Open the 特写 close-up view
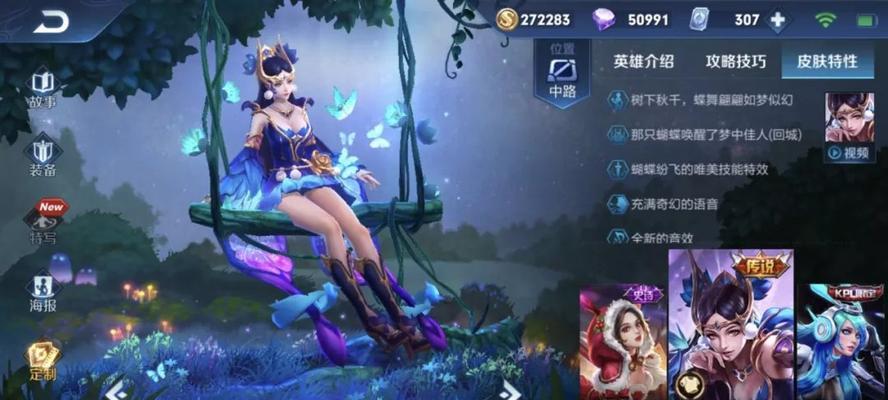Screen dimensions: 888x400 pyautogui.click(x=43, y=223)
